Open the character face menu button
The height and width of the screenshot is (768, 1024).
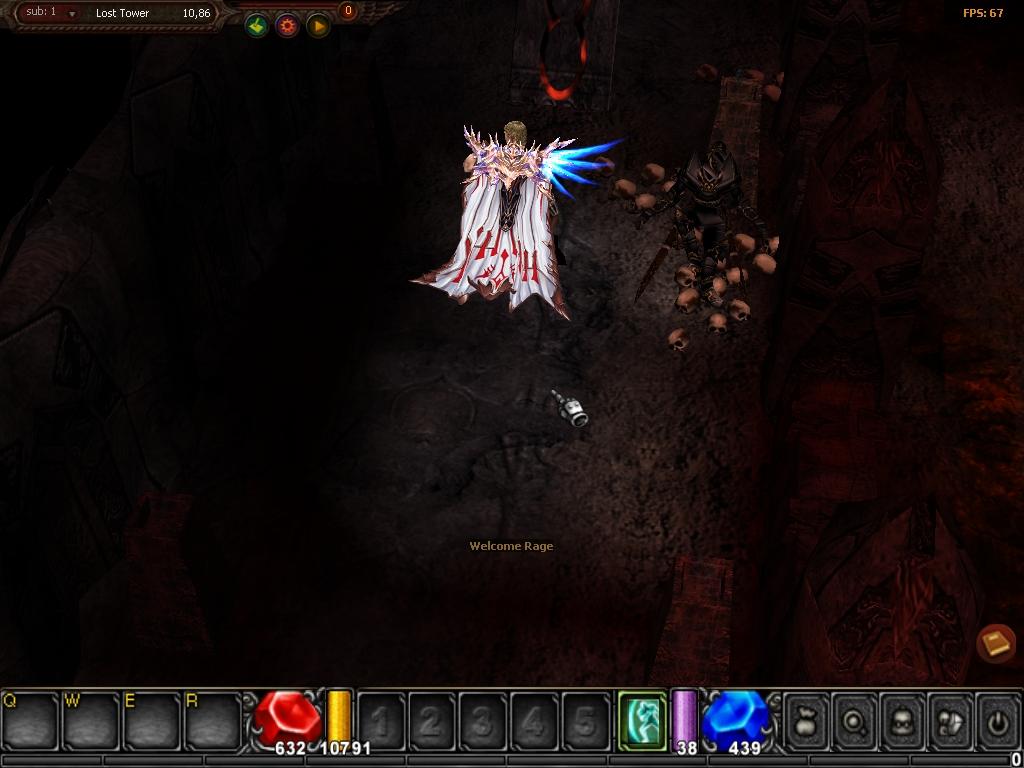pos(903,721)
